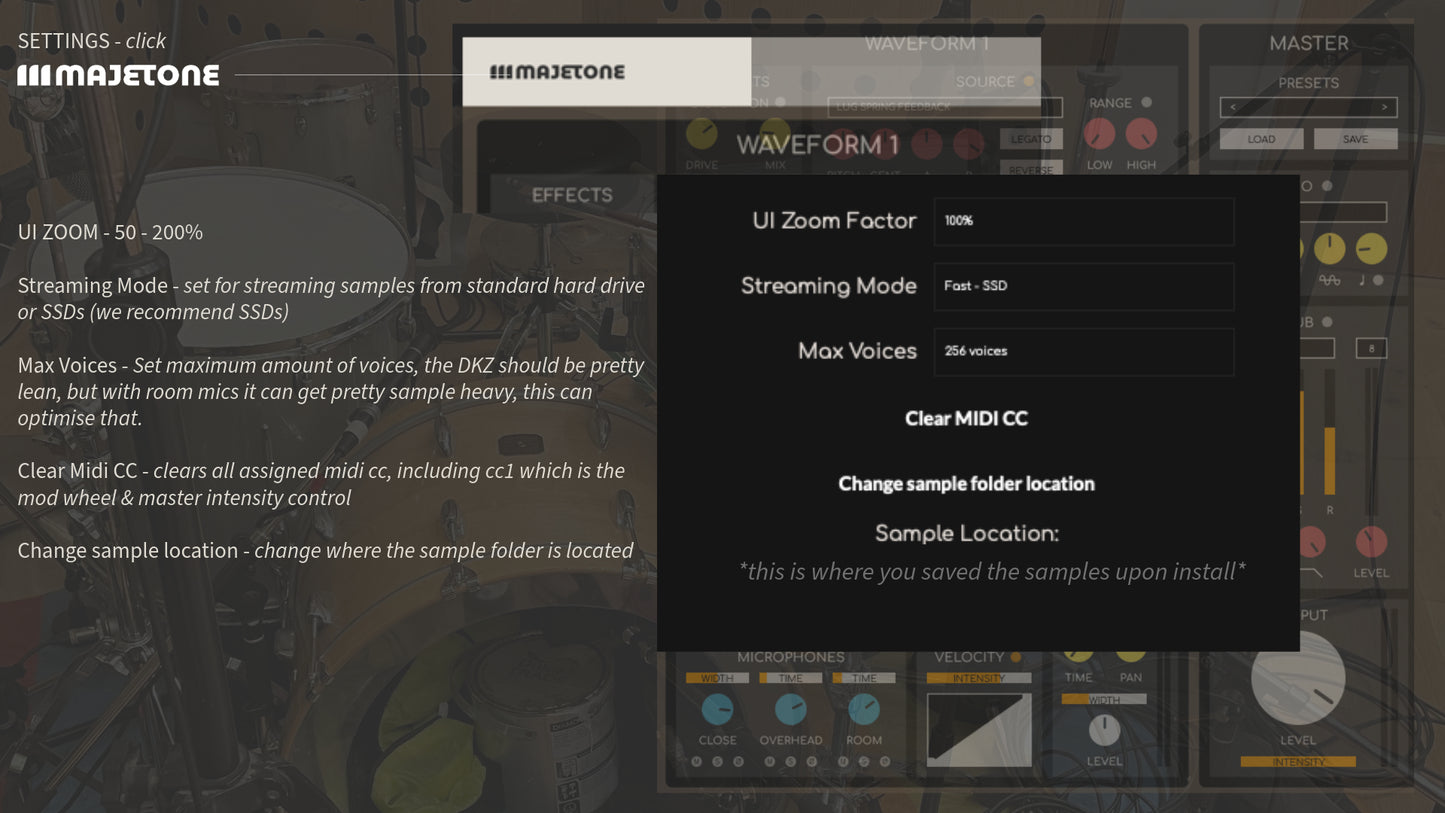Go to the previous preset arrow
Screen dimensions: 1445x813
click(x=1232, y=107)
